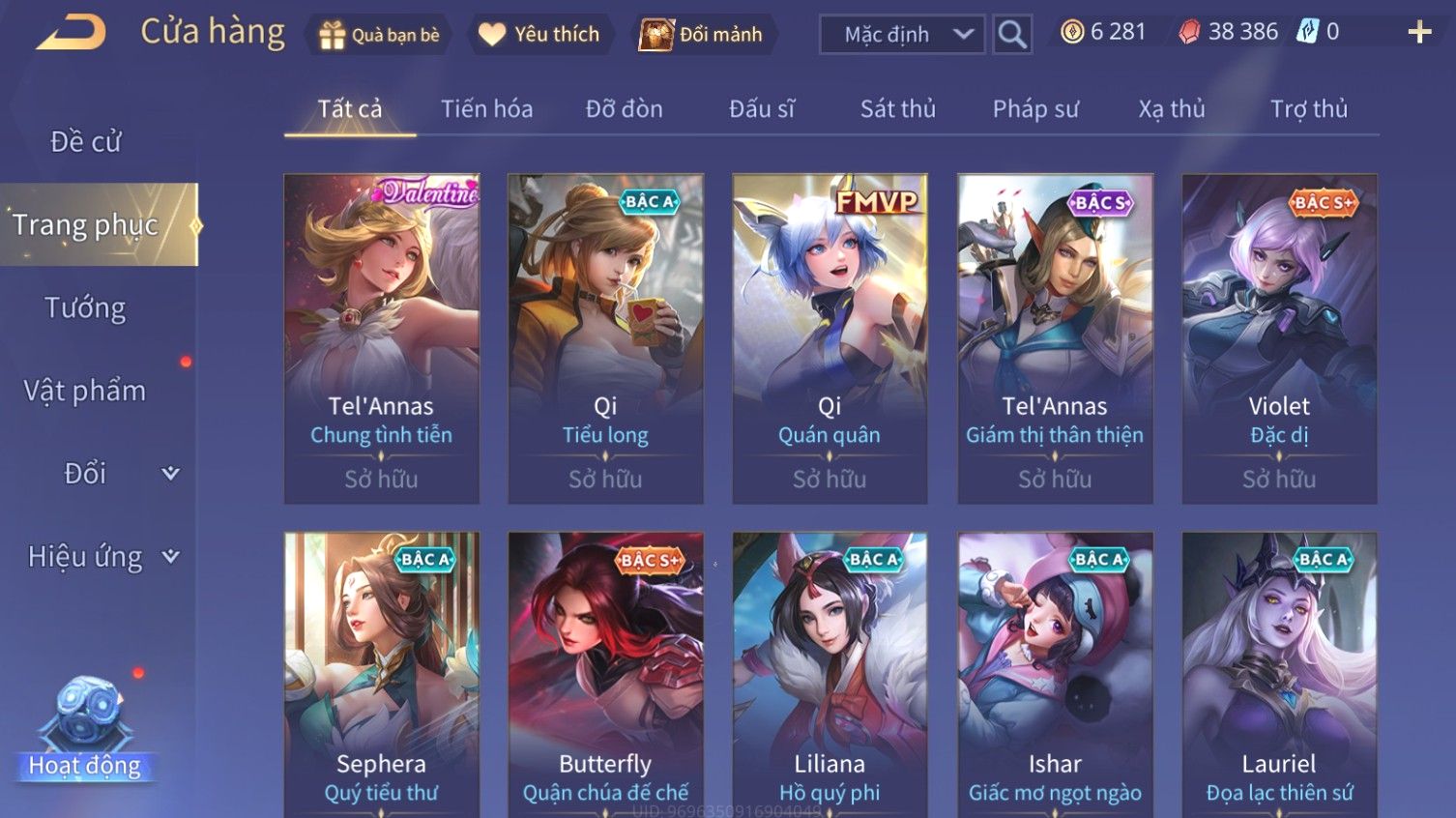Pick the Tel'Annas Chung tình tiễn skin
Screen dimensions: 1456x818
click(x=381, y=338)
